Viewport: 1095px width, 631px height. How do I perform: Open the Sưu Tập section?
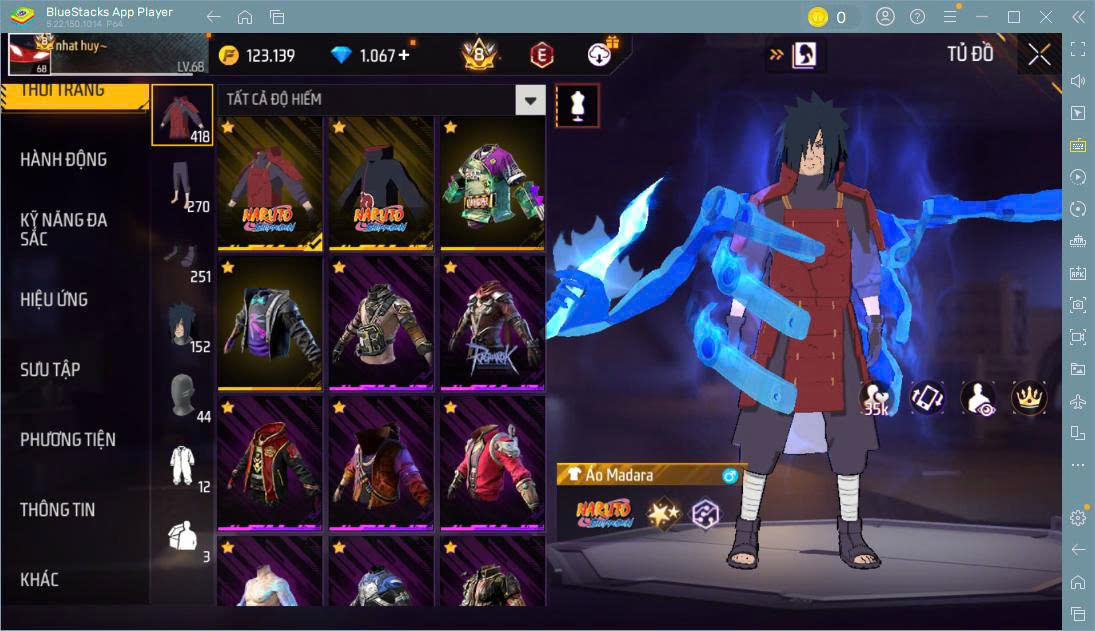(50, 369)
